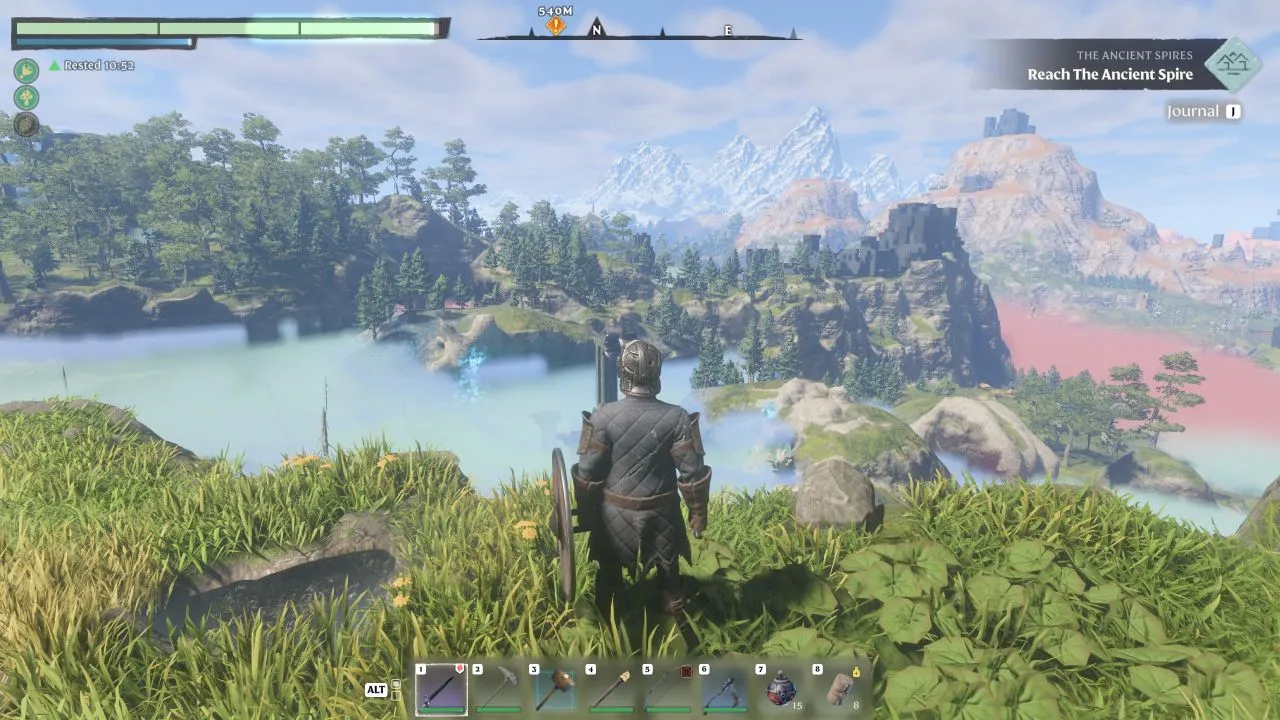Screen dimensions: 1280x720
Task: Select the sword in hotbar slot 1
Action: 441,689
